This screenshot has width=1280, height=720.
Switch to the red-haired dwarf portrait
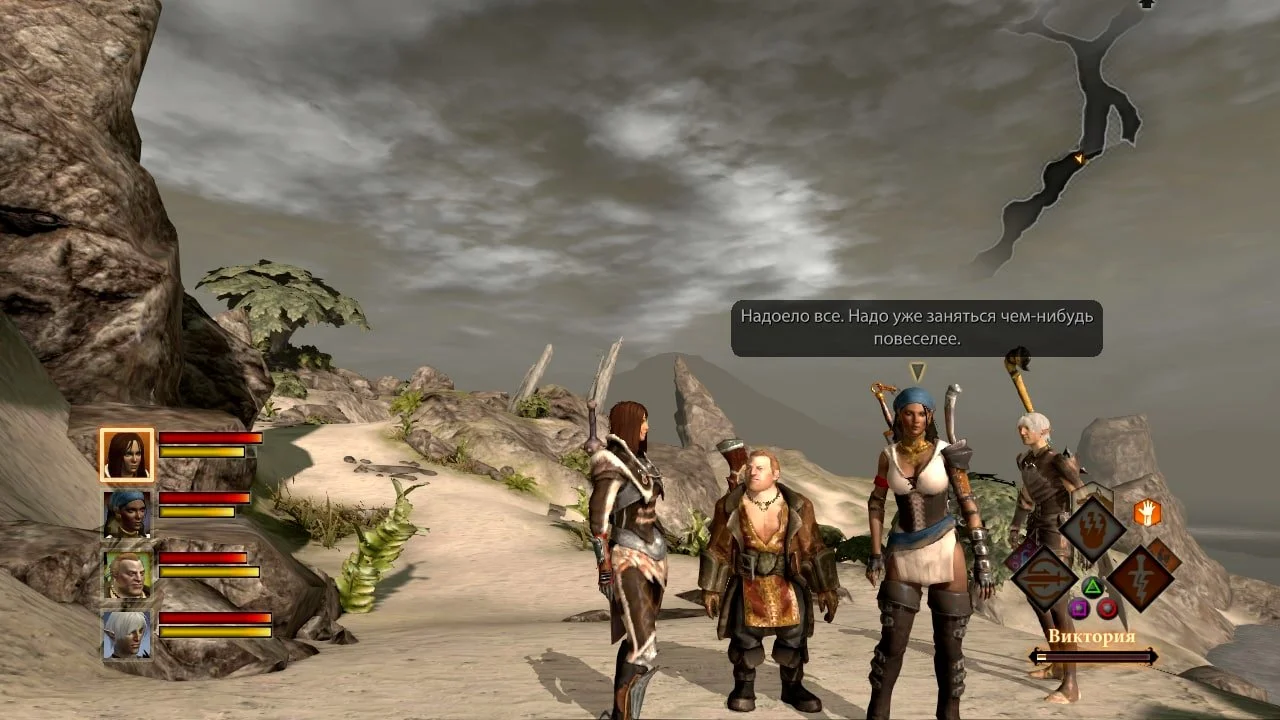(x=126, y=575)
